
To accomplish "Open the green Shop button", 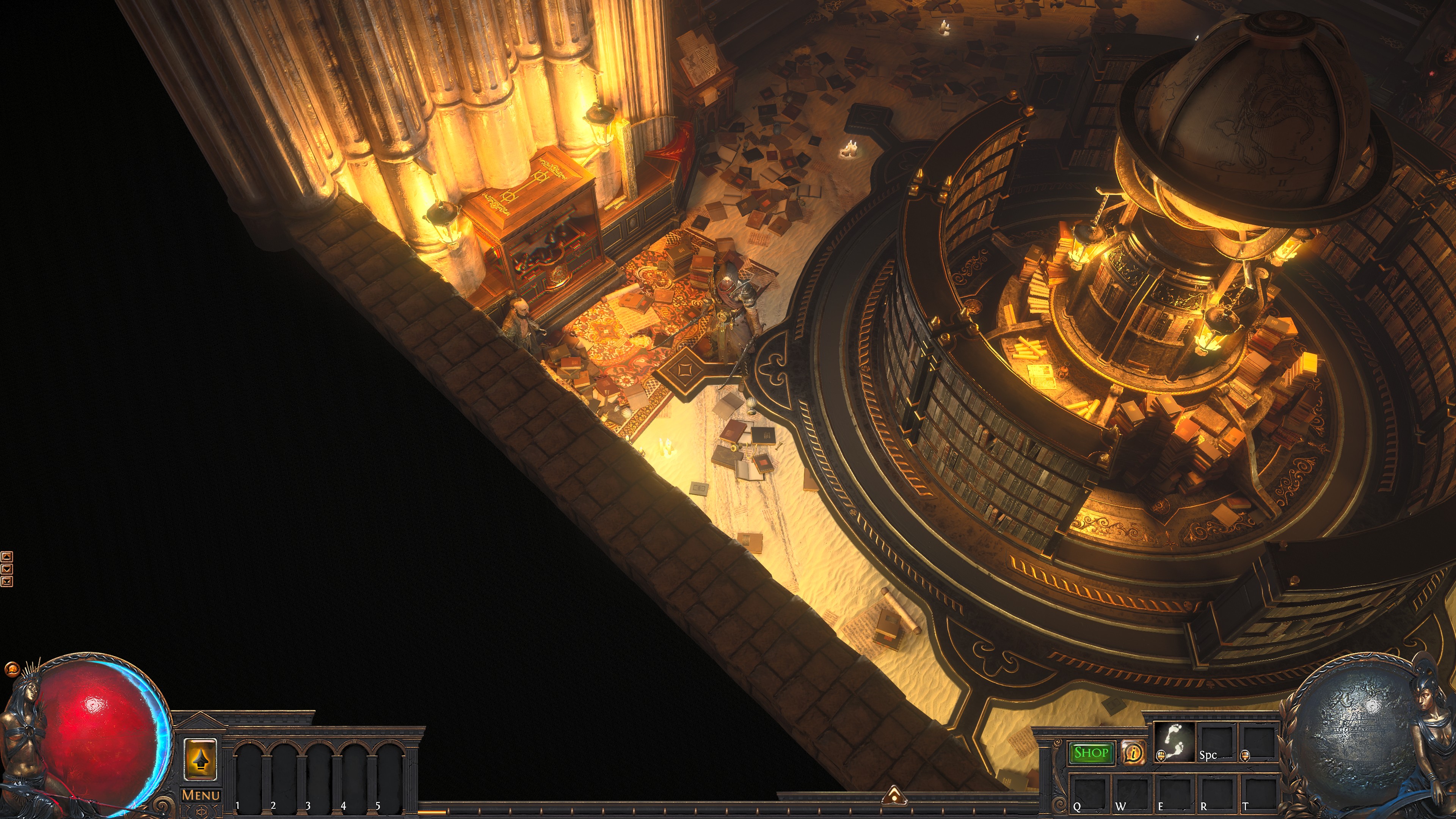I will pyautogui.click(x=1090, y=753).
